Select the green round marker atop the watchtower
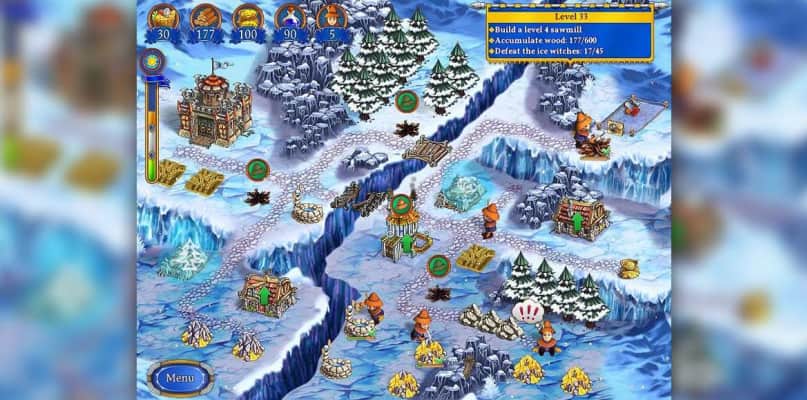 click(400, 205)
